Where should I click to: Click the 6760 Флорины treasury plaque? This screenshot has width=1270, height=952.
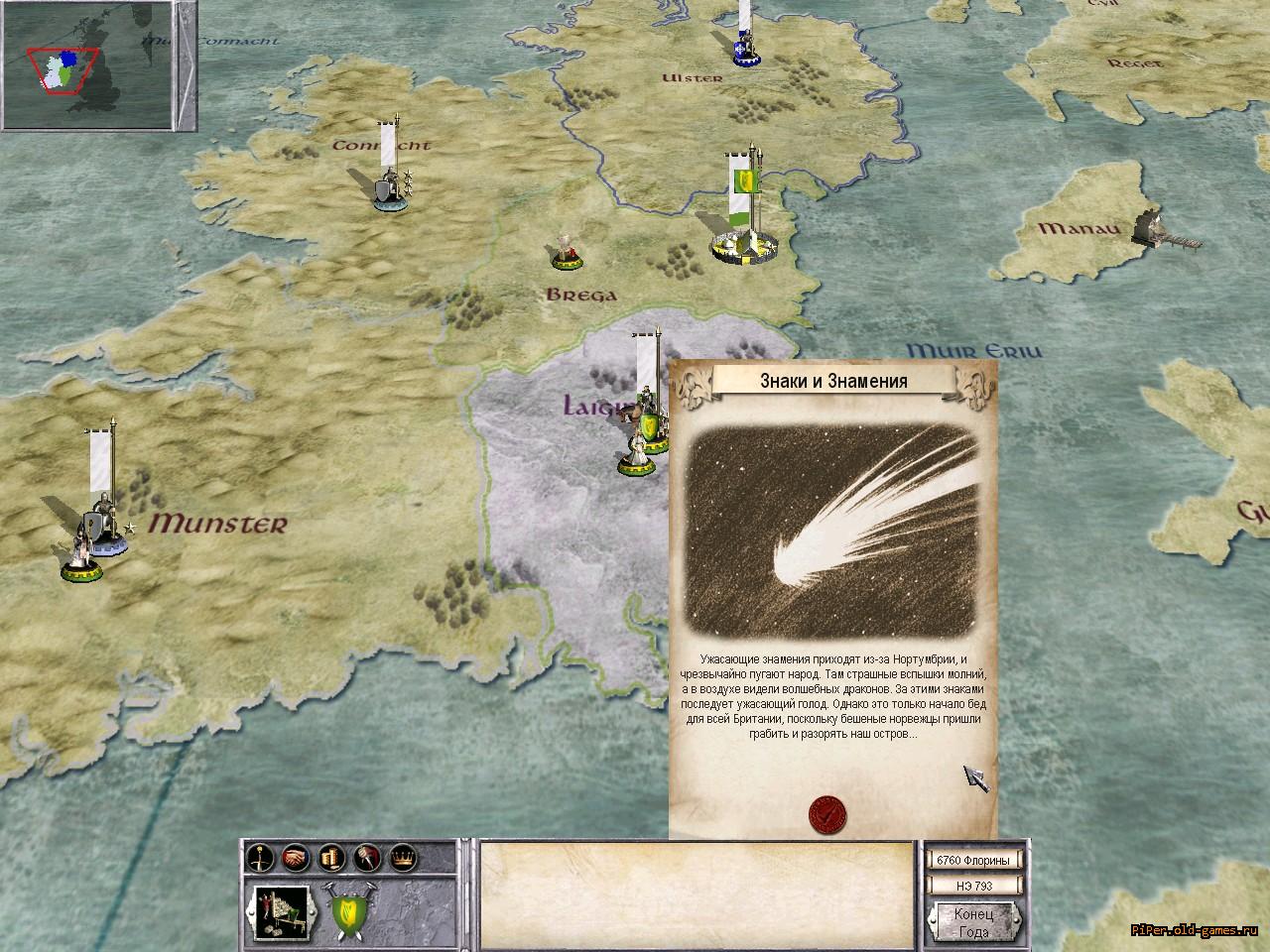coord(972,860)
